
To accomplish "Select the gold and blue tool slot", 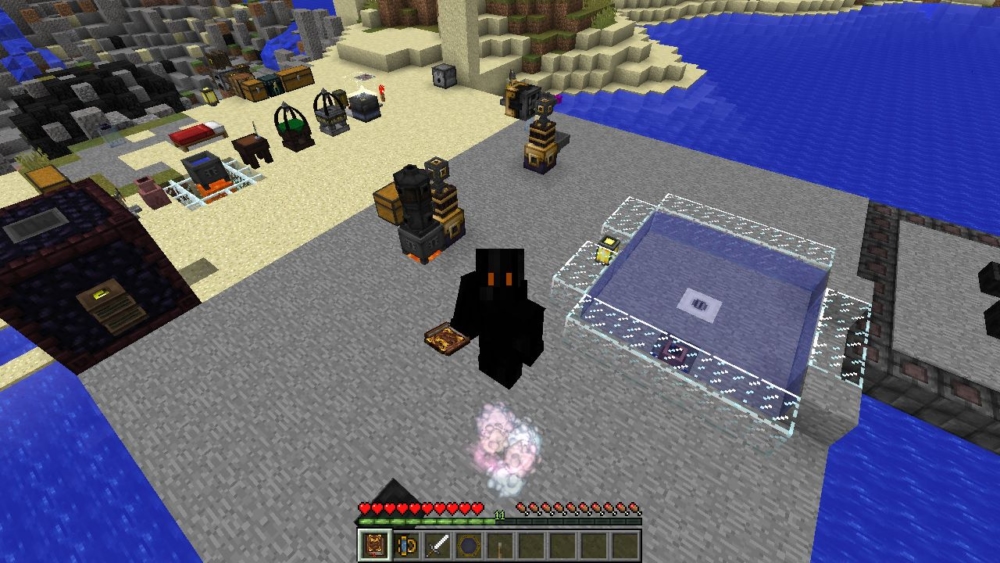I will (x=405, y=545).
